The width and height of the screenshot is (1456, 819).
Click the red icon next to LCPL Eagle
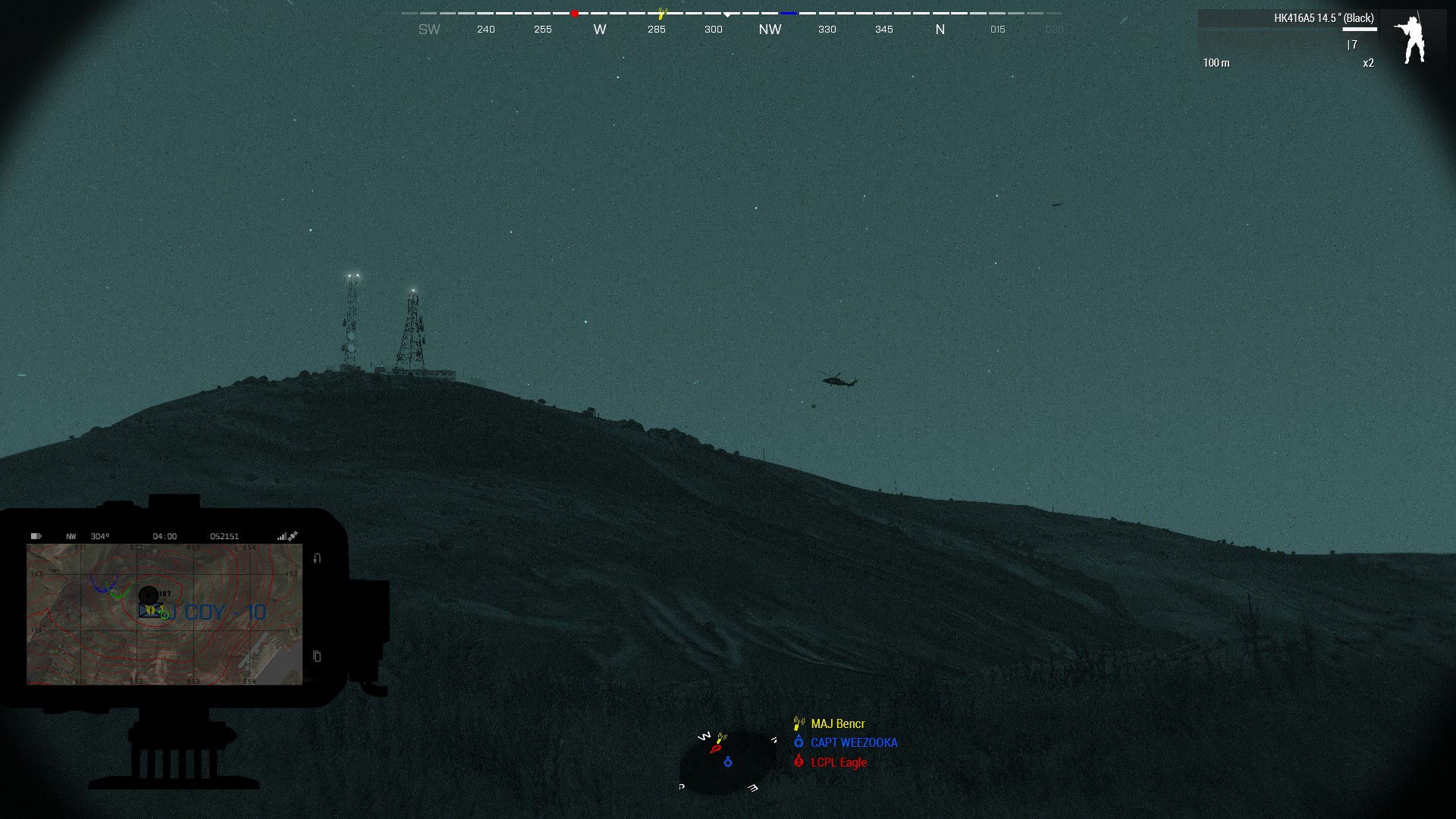click(799, 762)
